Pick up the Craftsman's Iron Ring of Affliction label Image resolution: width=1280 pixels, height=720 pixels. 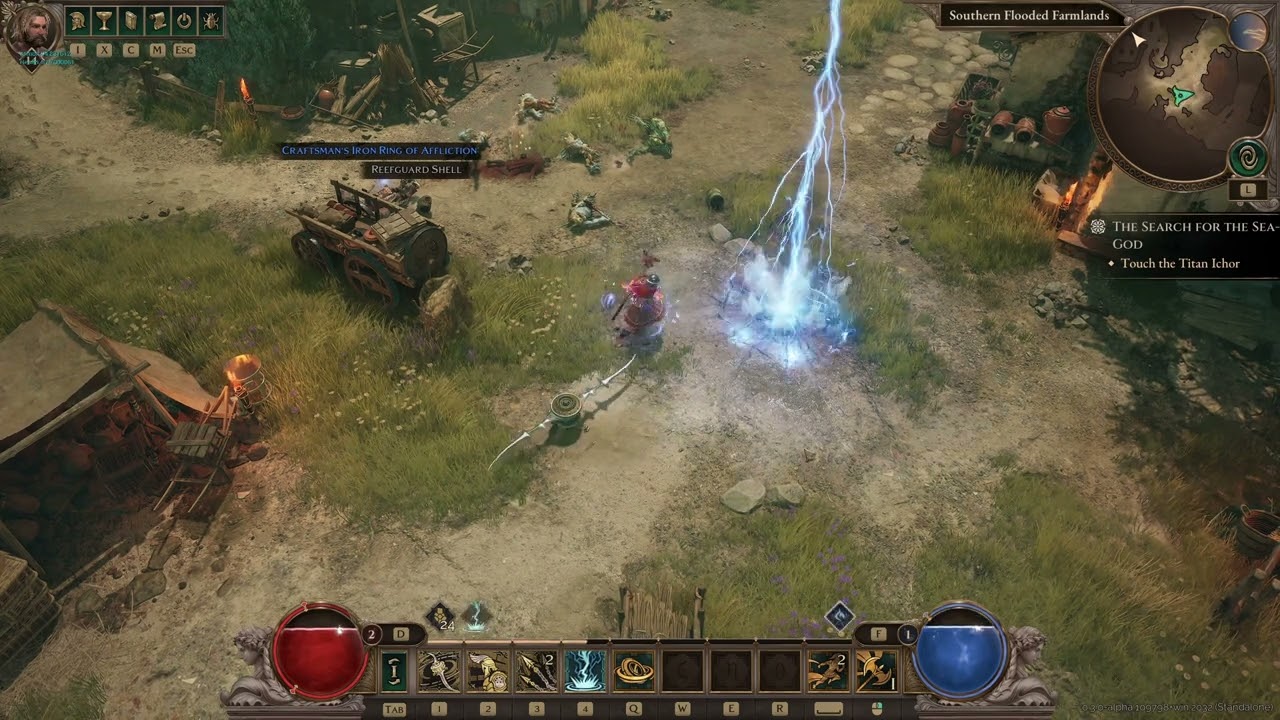380,150
